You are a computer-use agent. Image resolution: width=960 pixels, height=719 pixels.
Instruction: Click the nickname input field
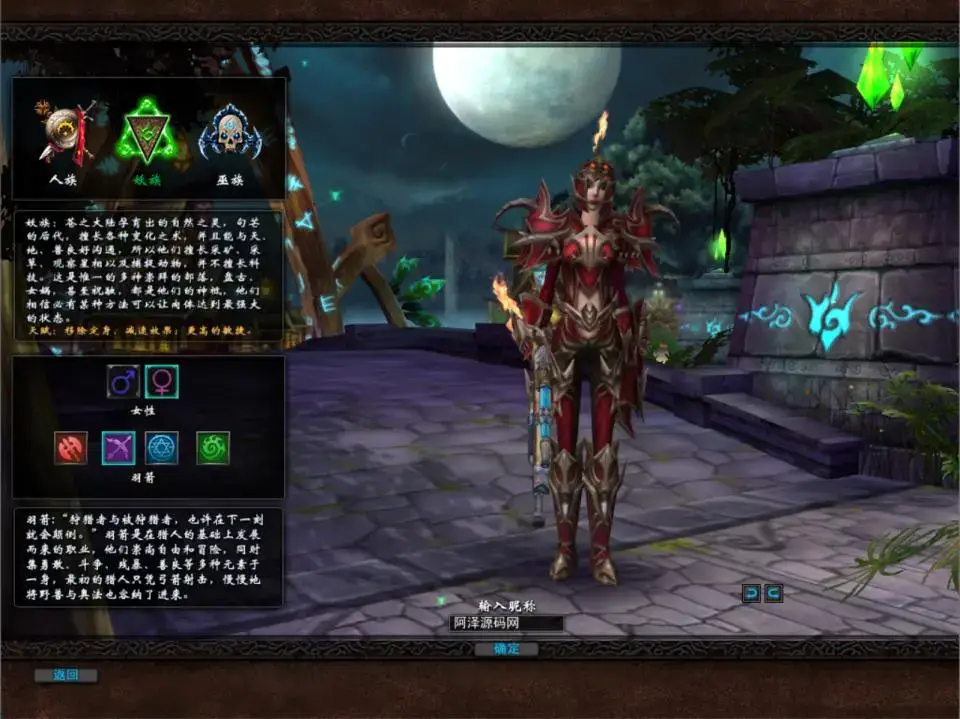pos(506,623)
